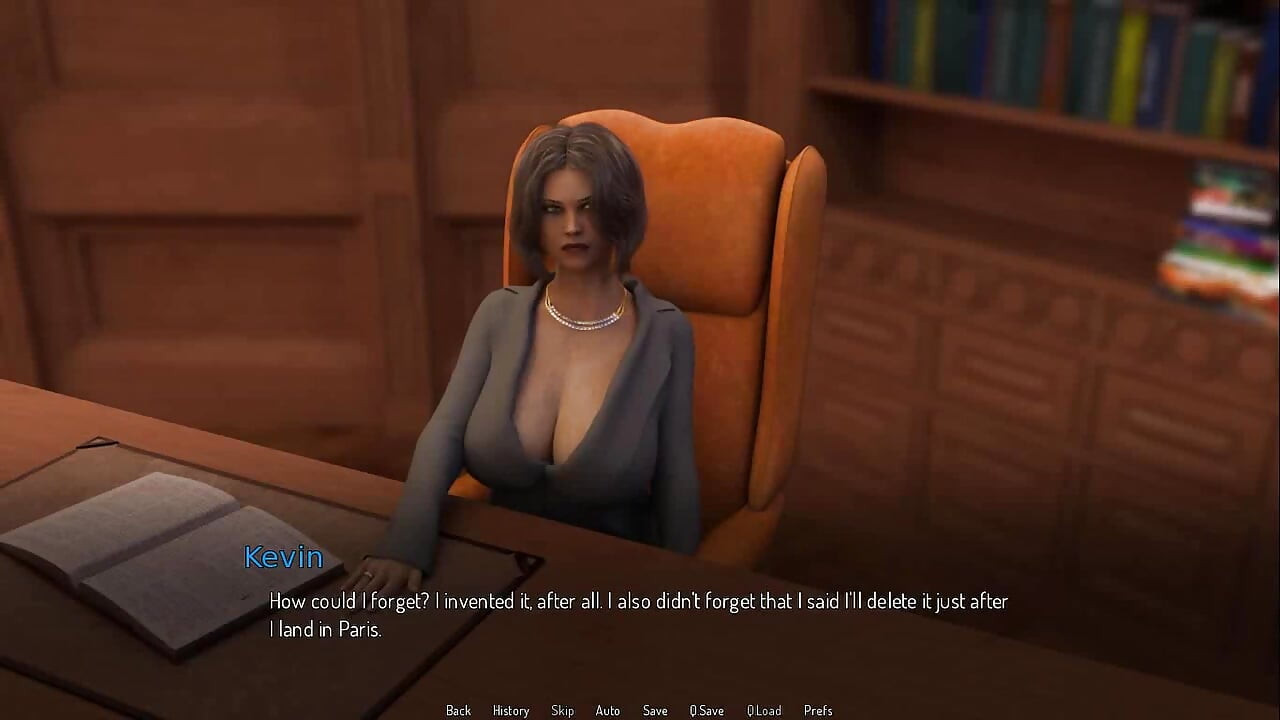Open the Save game screen
This screenshot has width=1280, height=720.
click(x=655, y=710)
